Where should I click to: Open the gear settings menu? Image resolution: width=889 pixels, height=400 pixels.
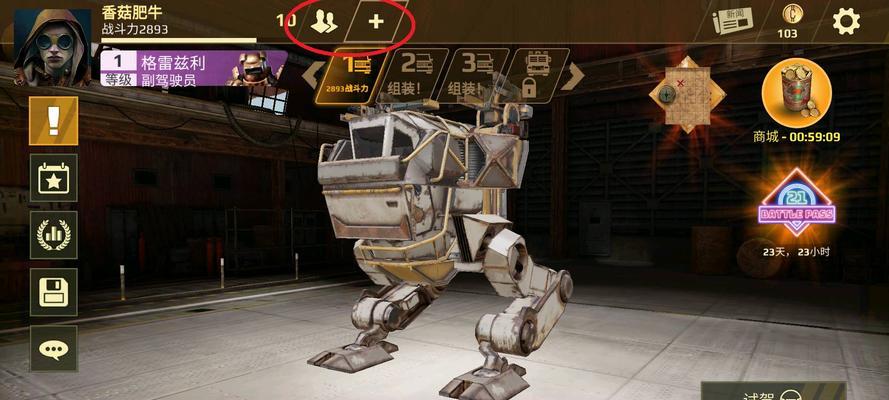tap(846, 21)
